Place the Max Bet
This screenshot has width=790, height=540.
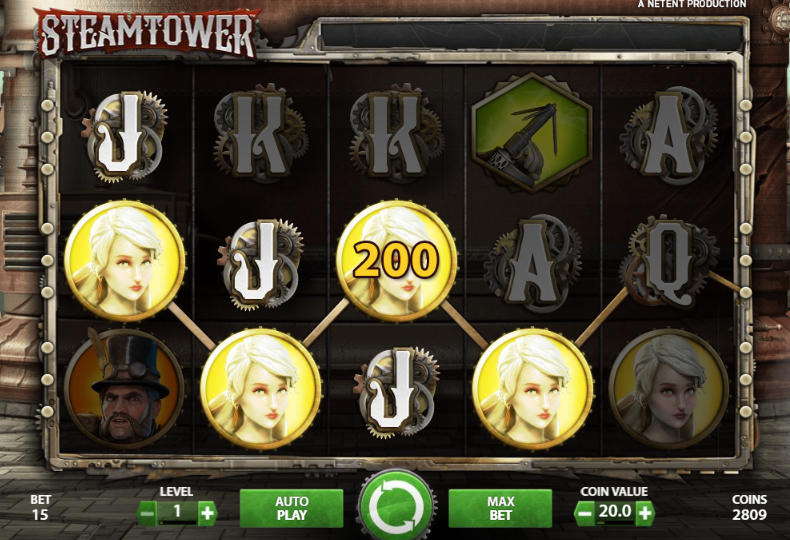[500, 508]
